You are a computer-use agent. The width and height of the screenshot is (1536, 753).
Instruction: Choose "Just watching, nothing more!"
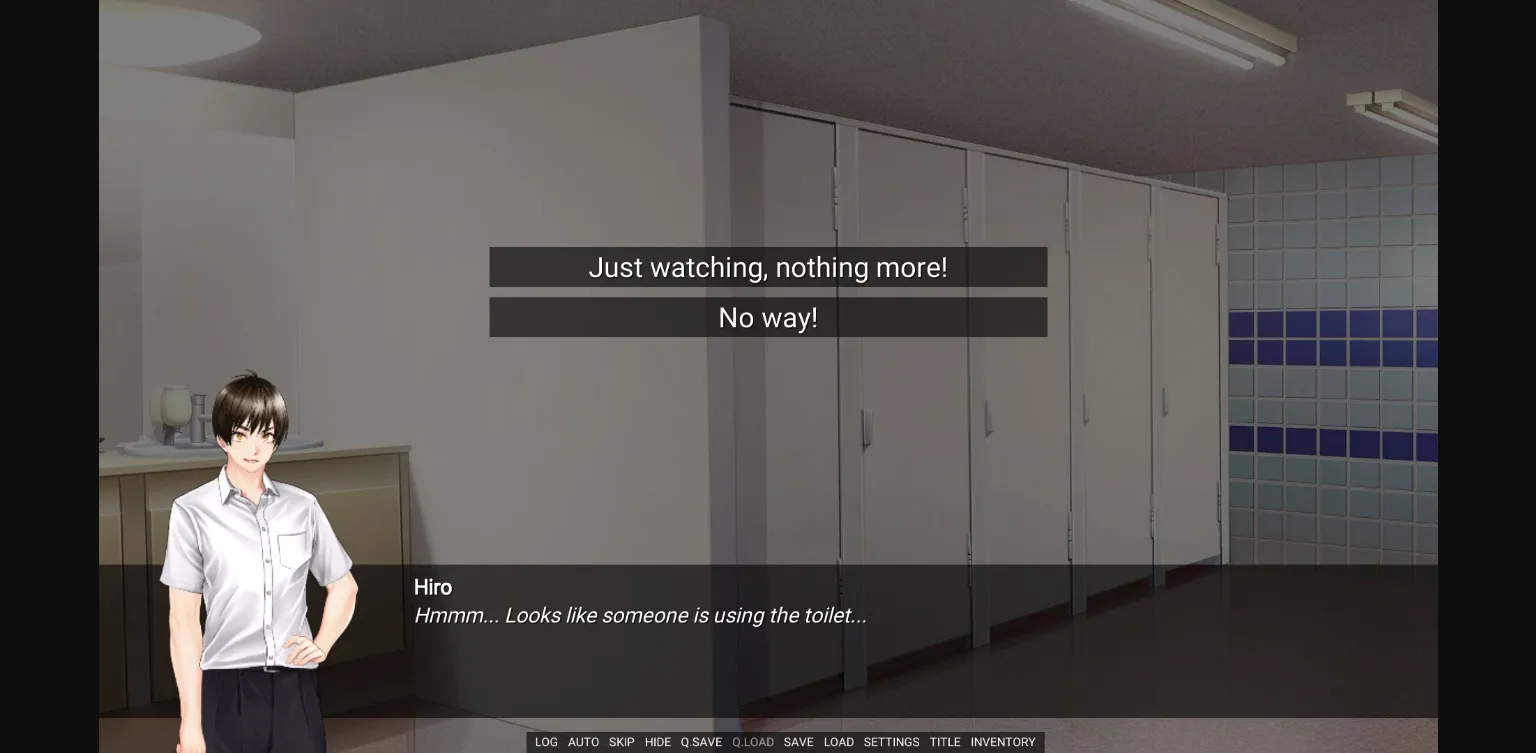(x=767, y=267)
